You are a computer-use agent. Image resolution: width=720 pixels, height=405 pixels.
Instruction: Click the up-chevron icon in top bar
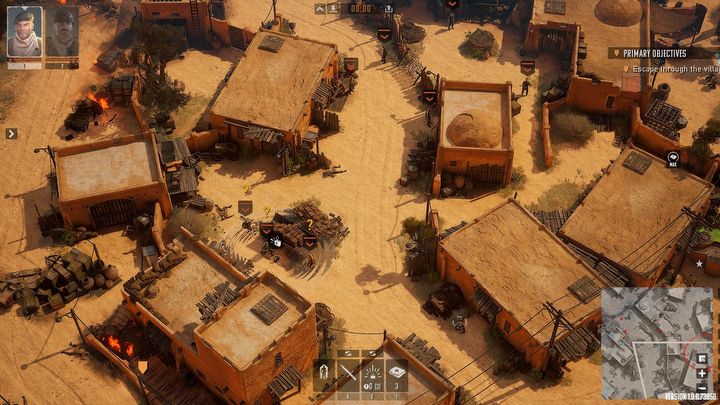pos(320,8)
